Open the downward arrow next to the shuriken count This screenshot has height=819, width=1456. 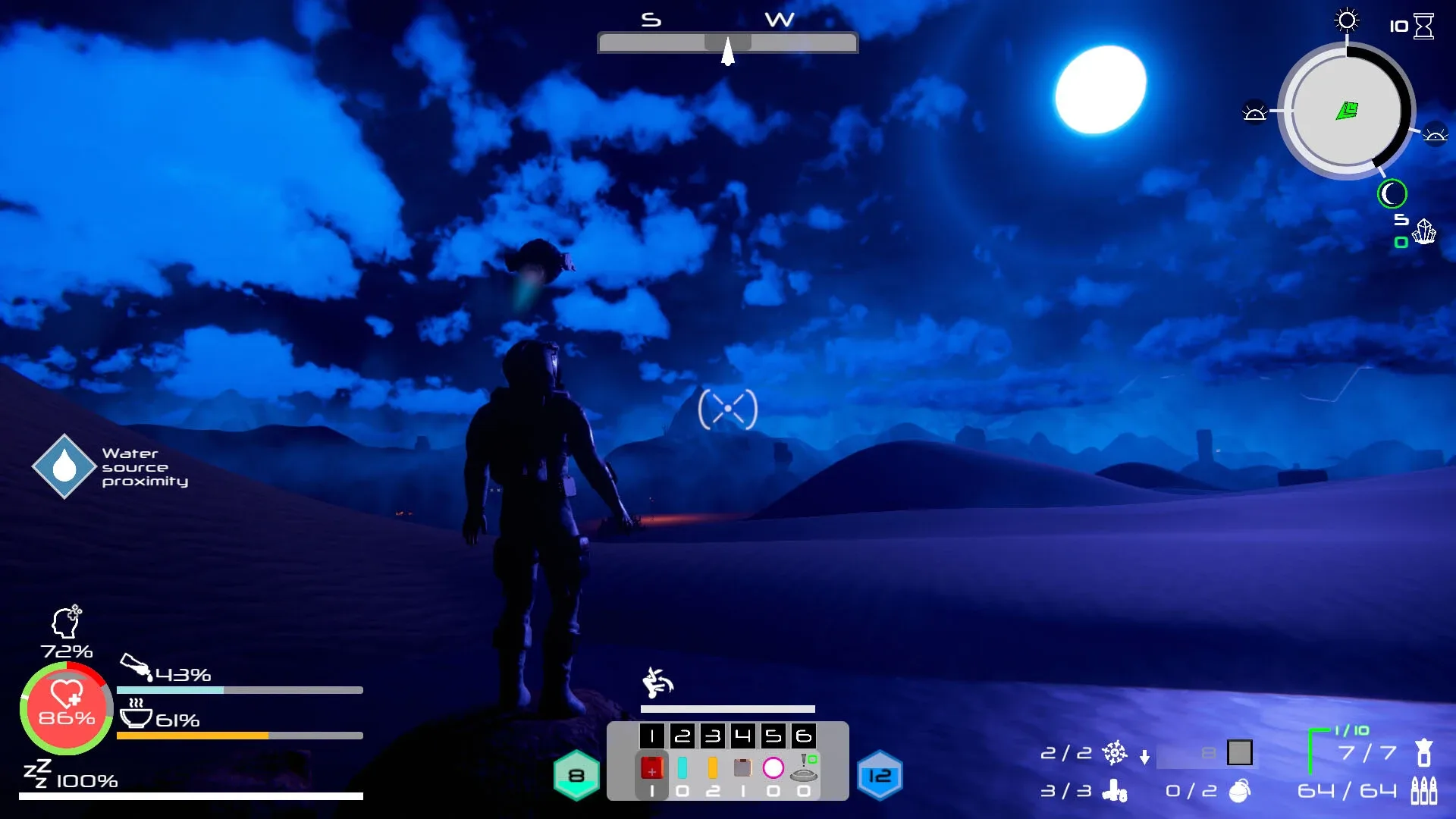tap(1144, 756)
